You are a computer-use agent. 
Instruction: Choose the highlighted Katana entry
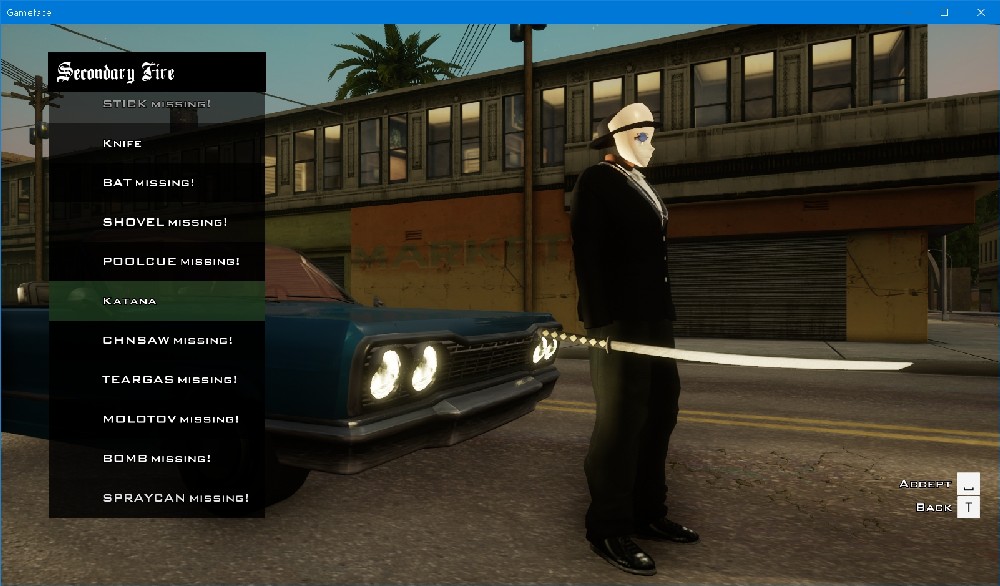point(157,301)
